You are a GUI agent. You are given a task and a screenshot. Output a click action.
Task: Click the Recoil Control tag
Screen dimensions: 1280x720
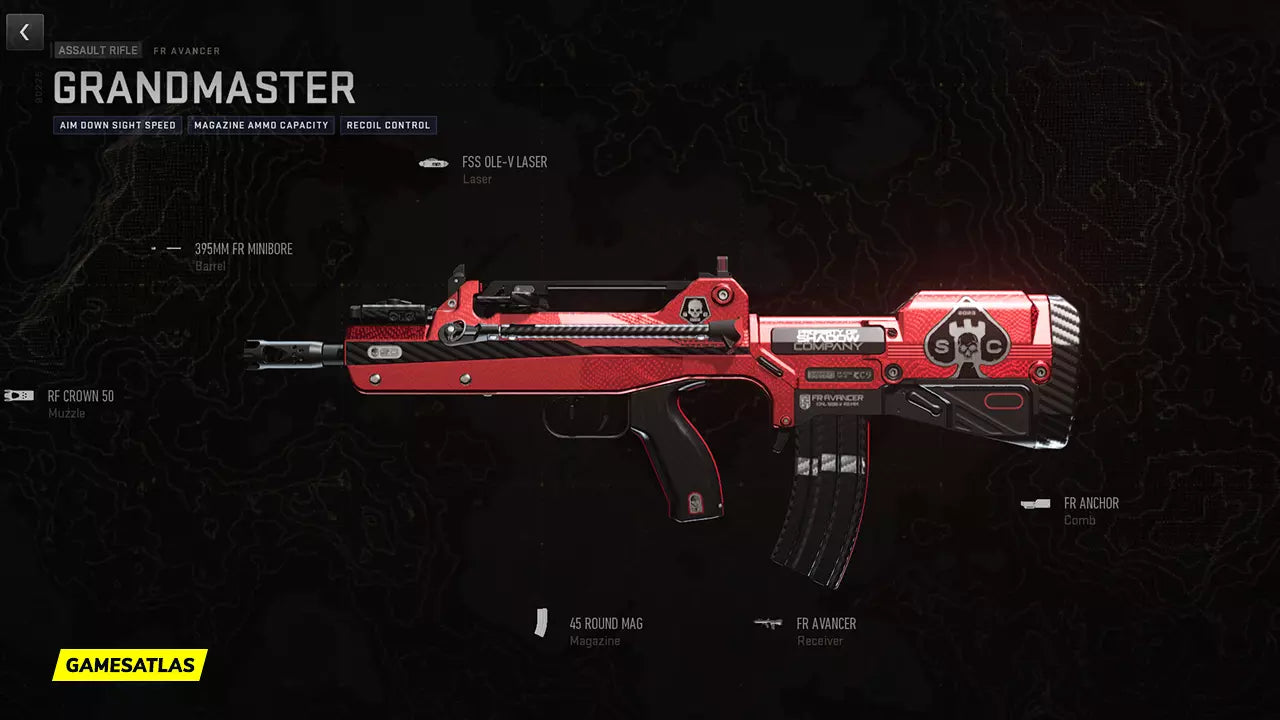(x=388, y=125)
